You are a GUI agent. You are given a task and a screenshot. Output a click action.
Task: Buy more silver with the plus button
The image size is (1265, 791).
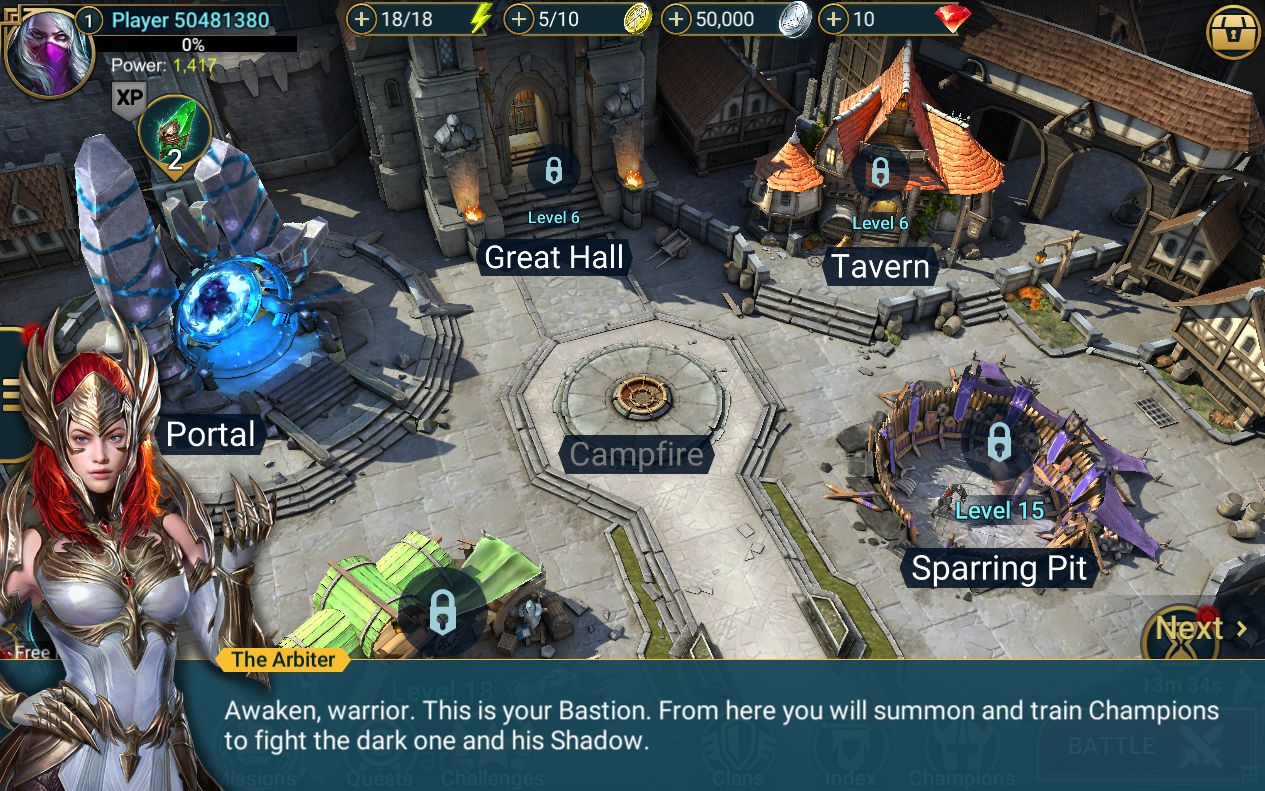pos(677,19)
